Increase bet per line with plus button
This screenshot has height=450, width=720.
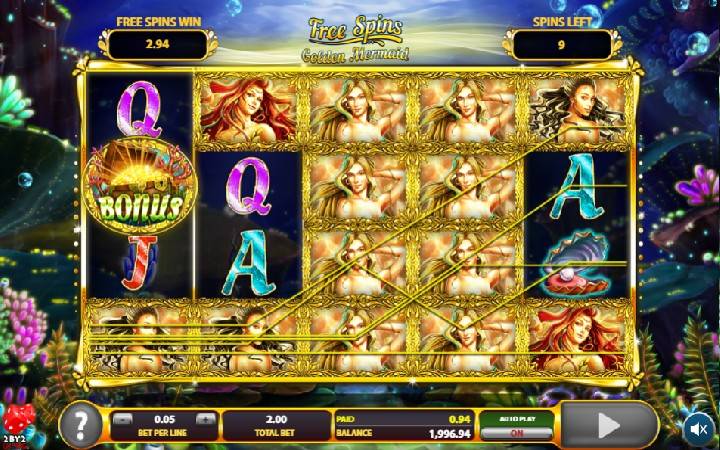[x=205, y=420]
